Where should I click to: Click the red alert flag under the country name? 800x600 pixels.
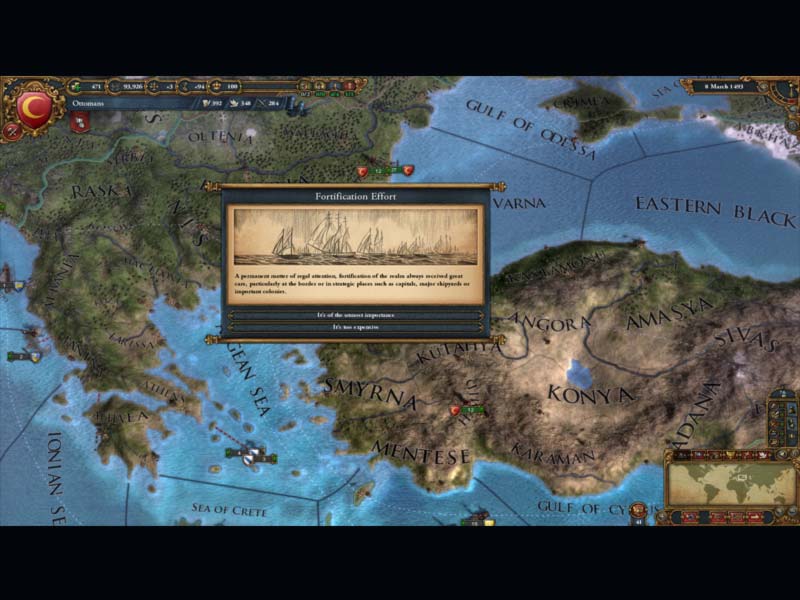(81, 121)
